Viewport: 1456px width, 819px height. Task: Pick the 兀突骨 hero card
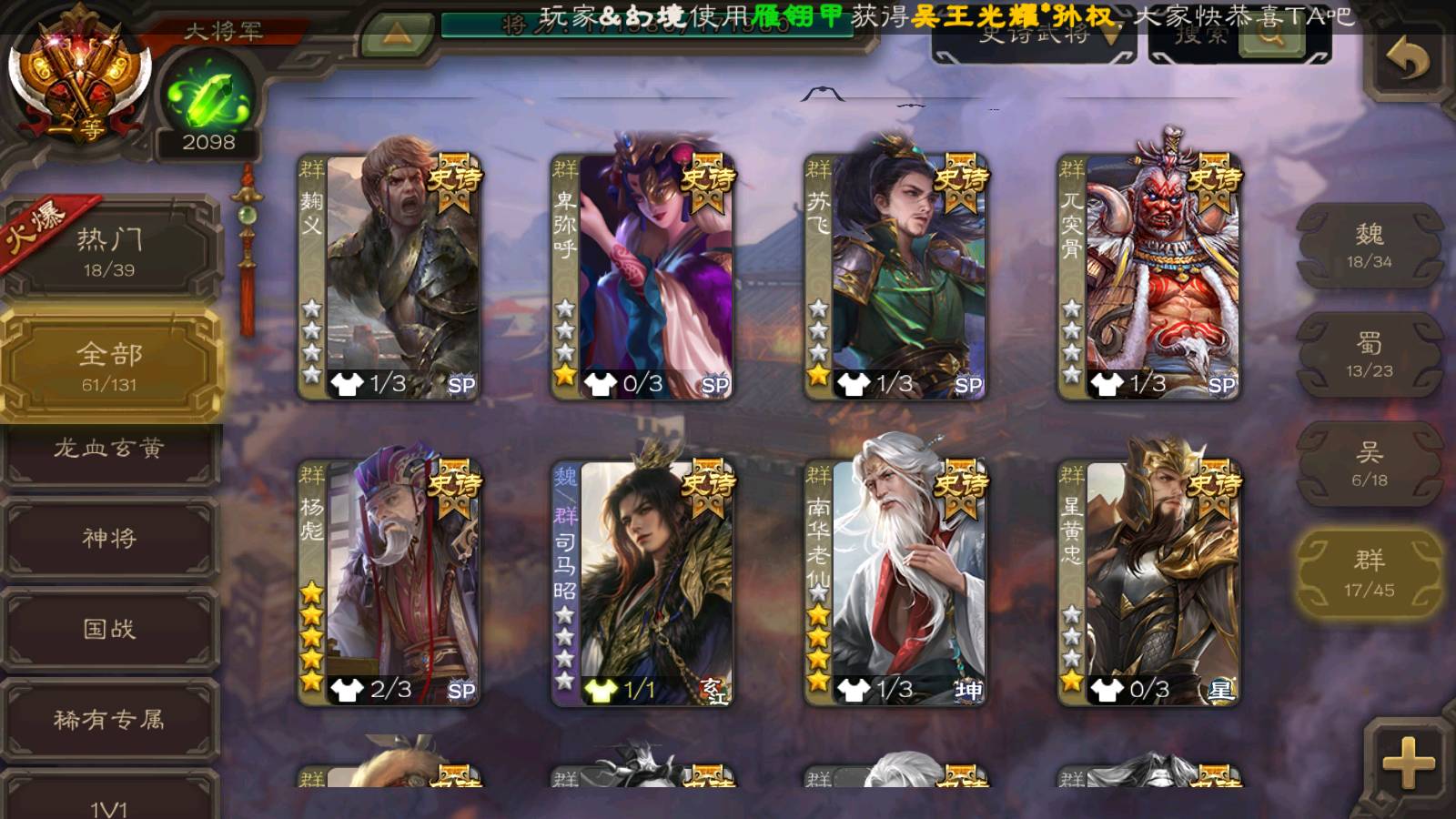click(x=1148, y=277)
